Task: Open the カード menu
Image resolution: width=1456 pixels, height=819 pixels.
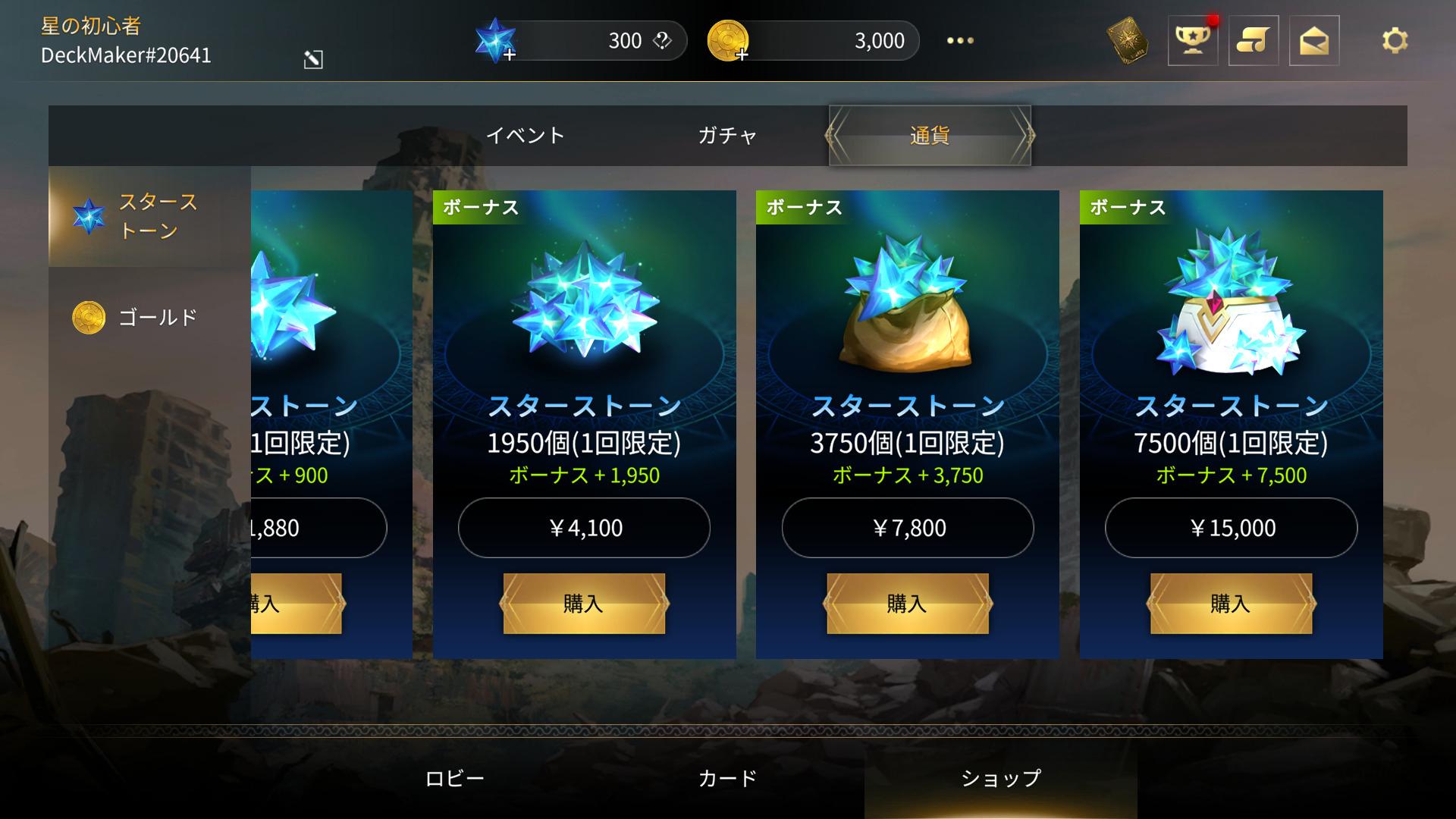Action: [727, 779]
